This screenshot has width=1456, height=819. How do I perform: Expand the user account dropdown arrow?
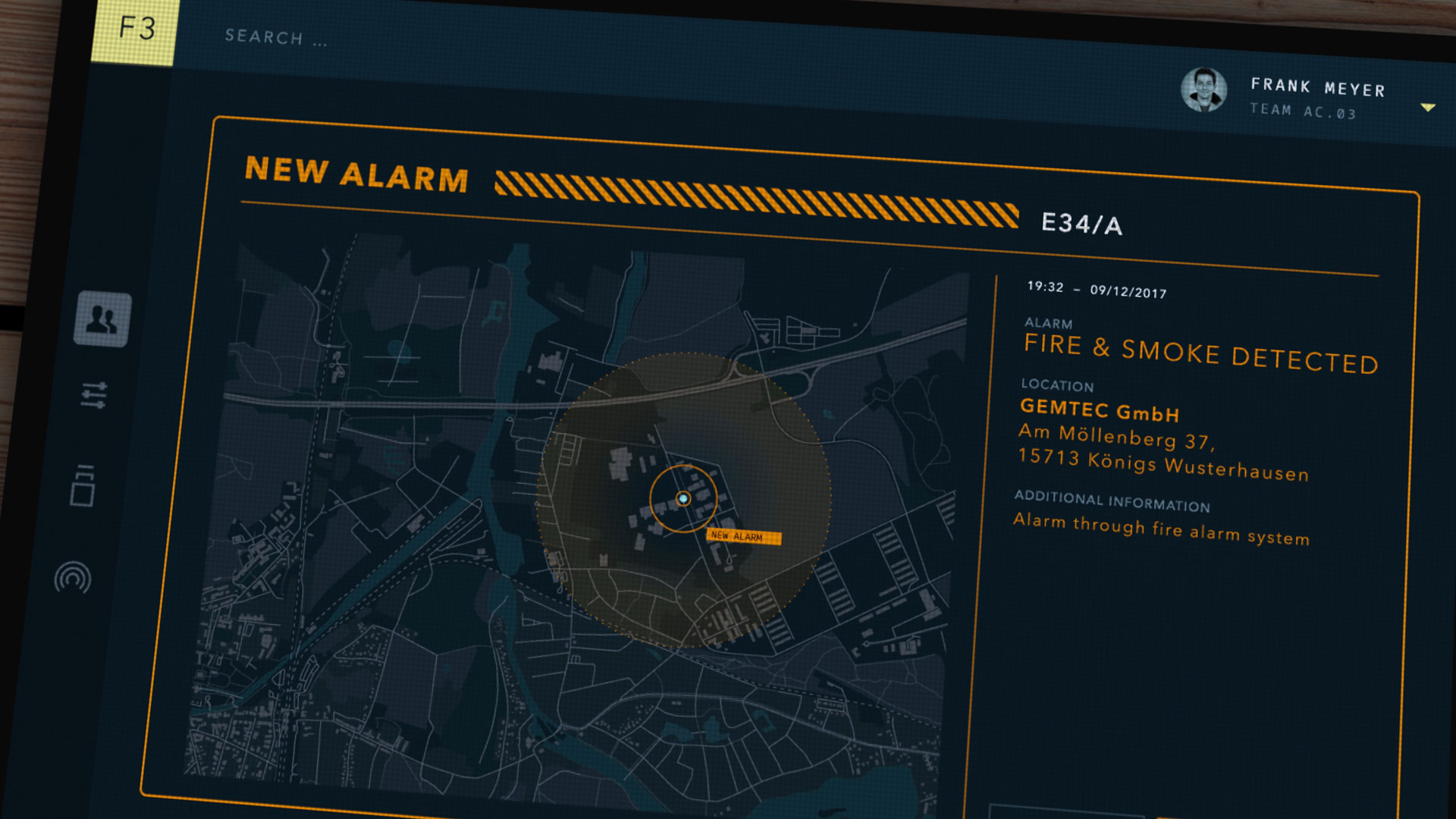point(1428,108)
